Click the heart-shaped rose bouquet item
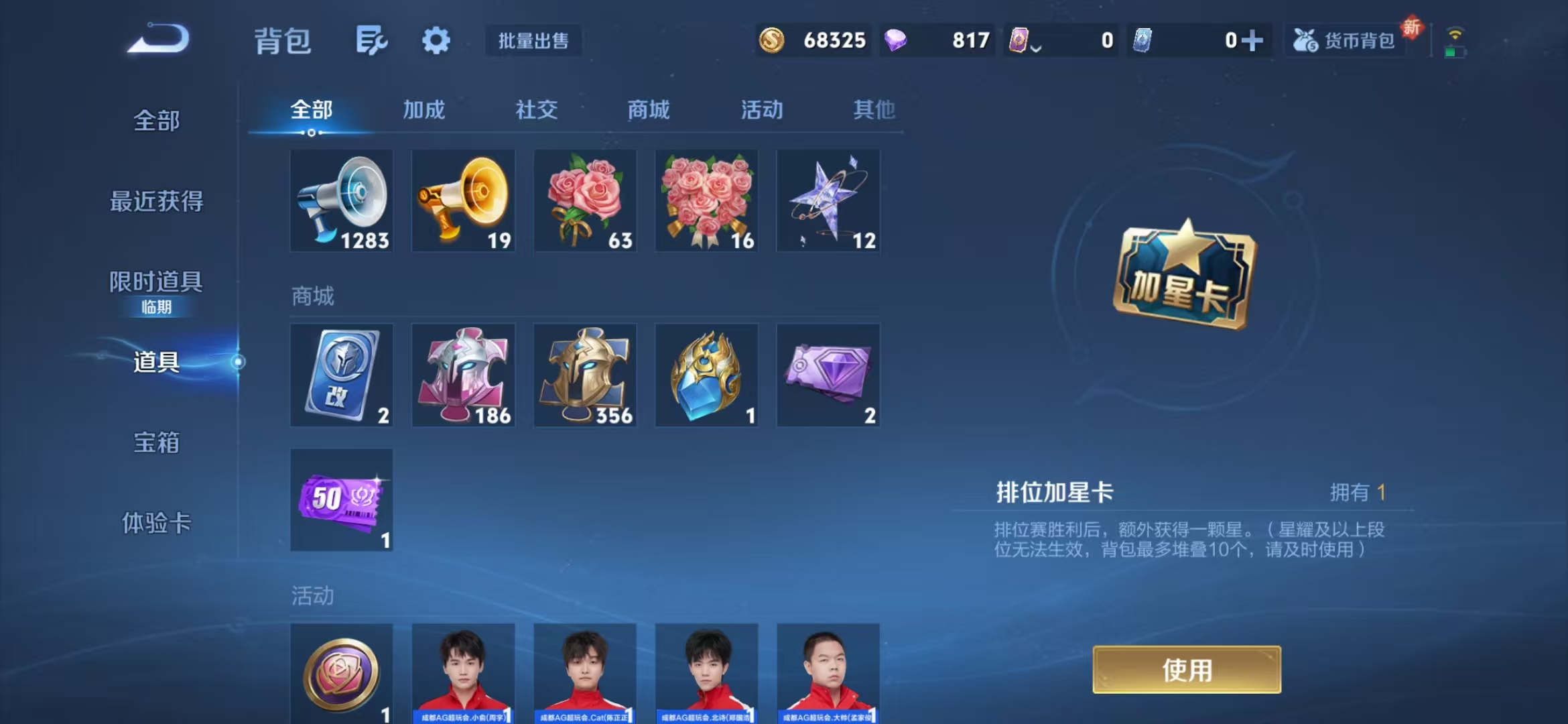This screenshot has height=724, width=1568. 707,200
